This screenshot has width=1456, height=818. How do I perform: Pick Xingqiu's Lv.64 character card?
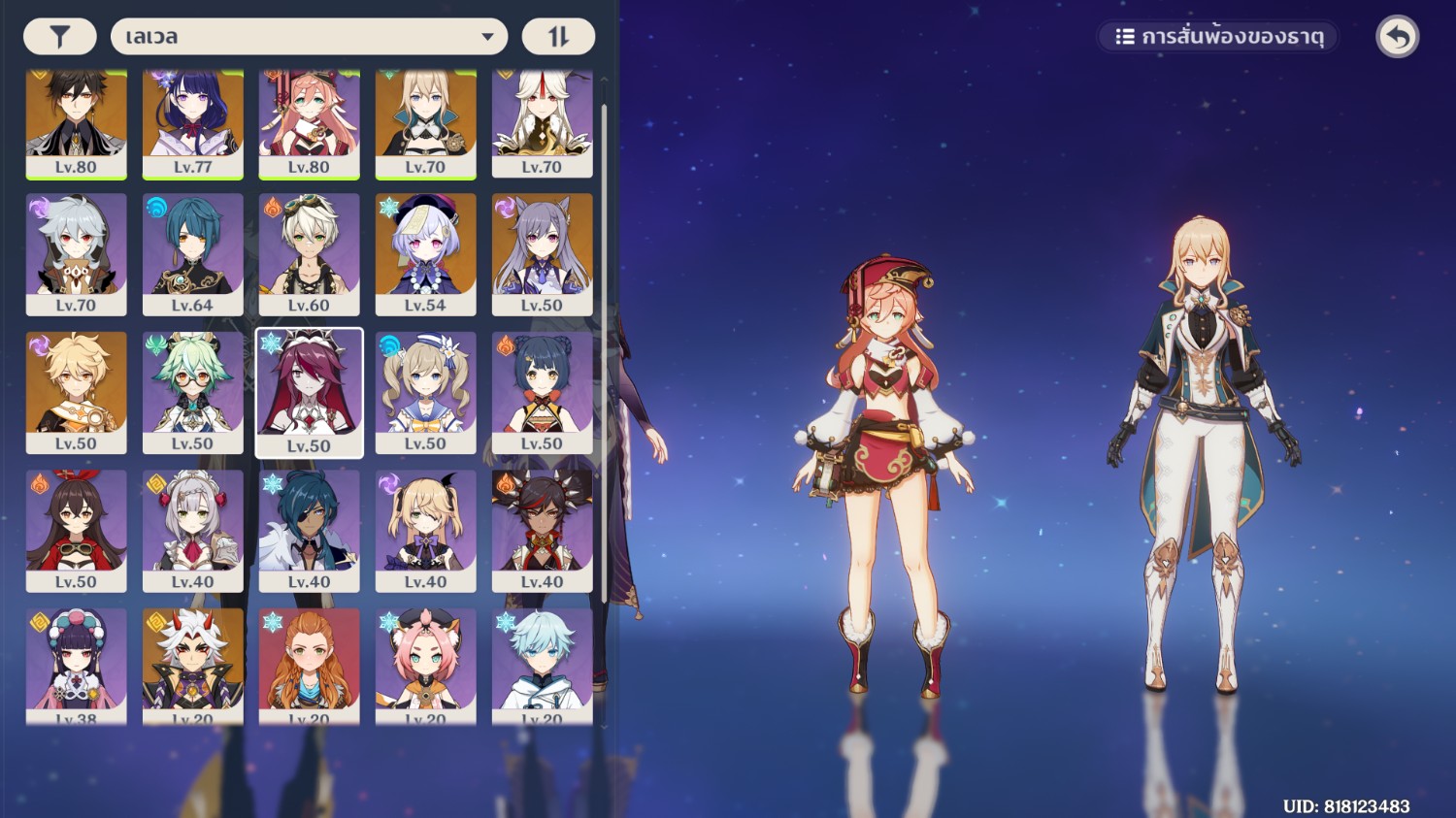192,252
